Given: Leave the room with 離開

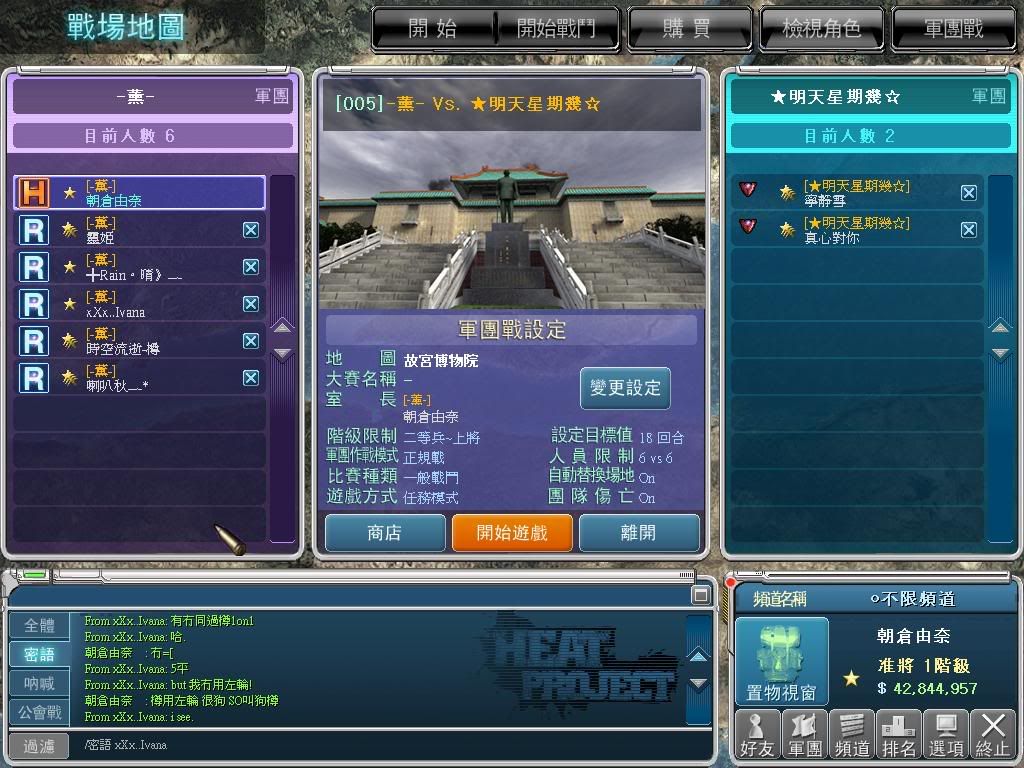Looking at the screenshot, I should point(638,533).
